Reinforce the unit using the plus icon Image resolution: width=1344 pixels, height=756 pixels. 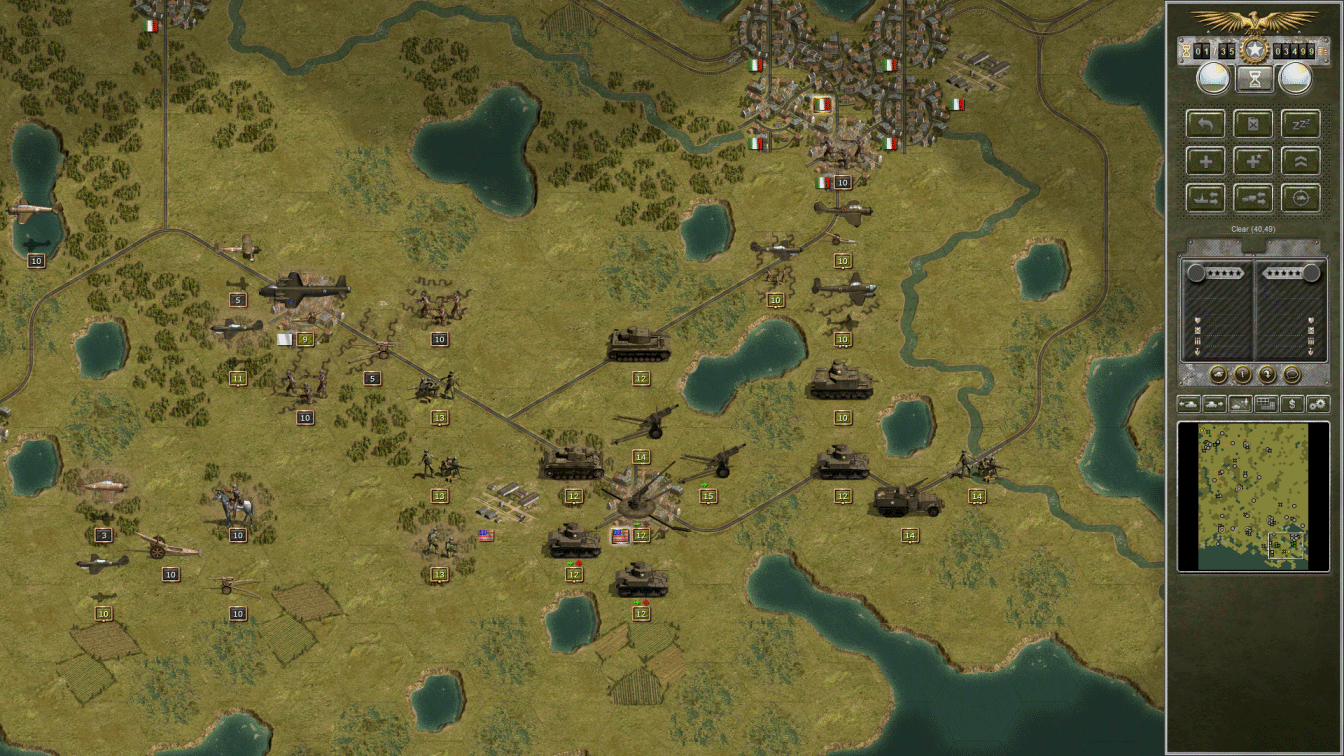(x=1206, y=160)
